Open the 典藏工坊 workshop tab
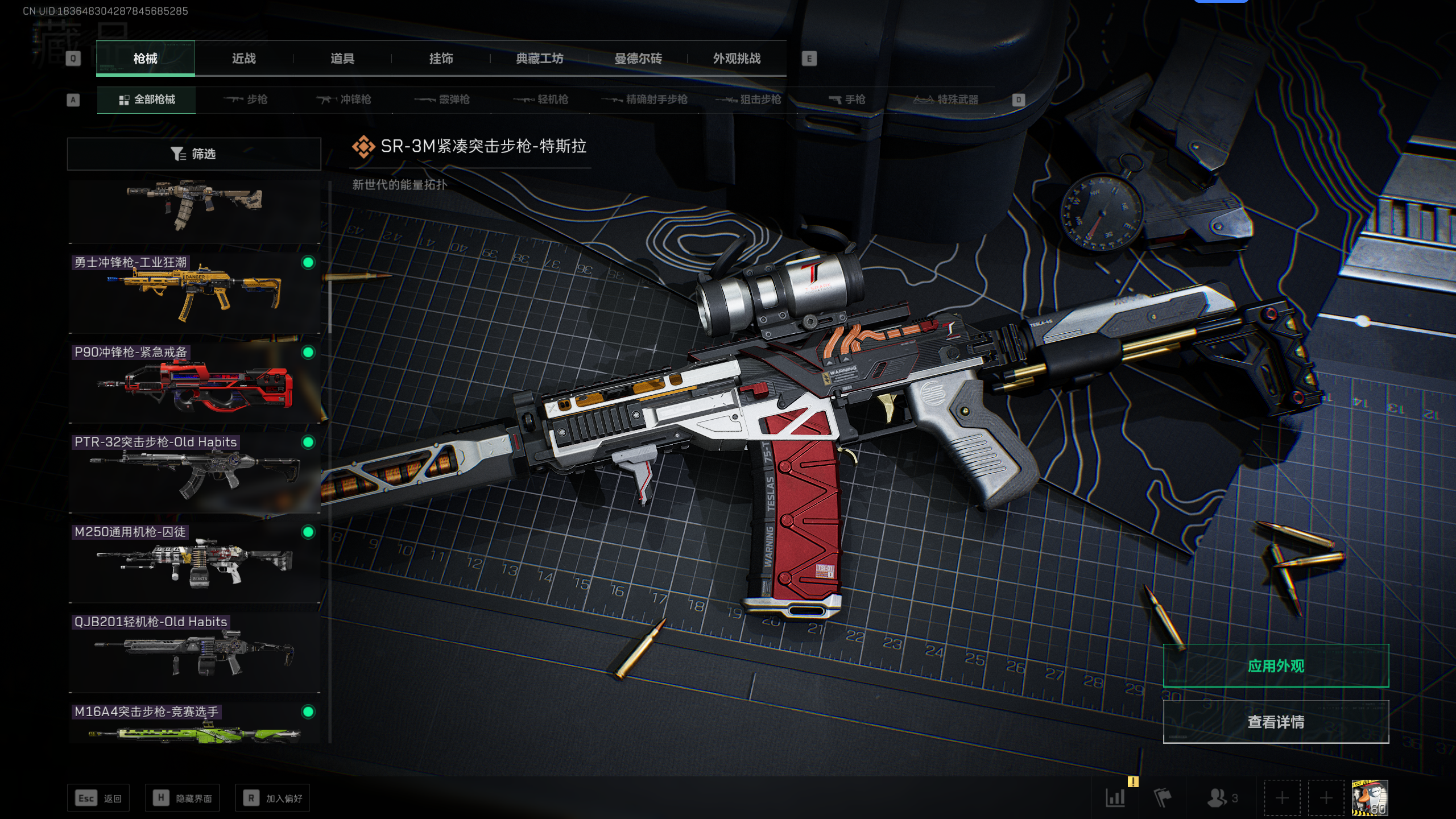Screen dimensions: 1456x819 [x=539, y=59]
